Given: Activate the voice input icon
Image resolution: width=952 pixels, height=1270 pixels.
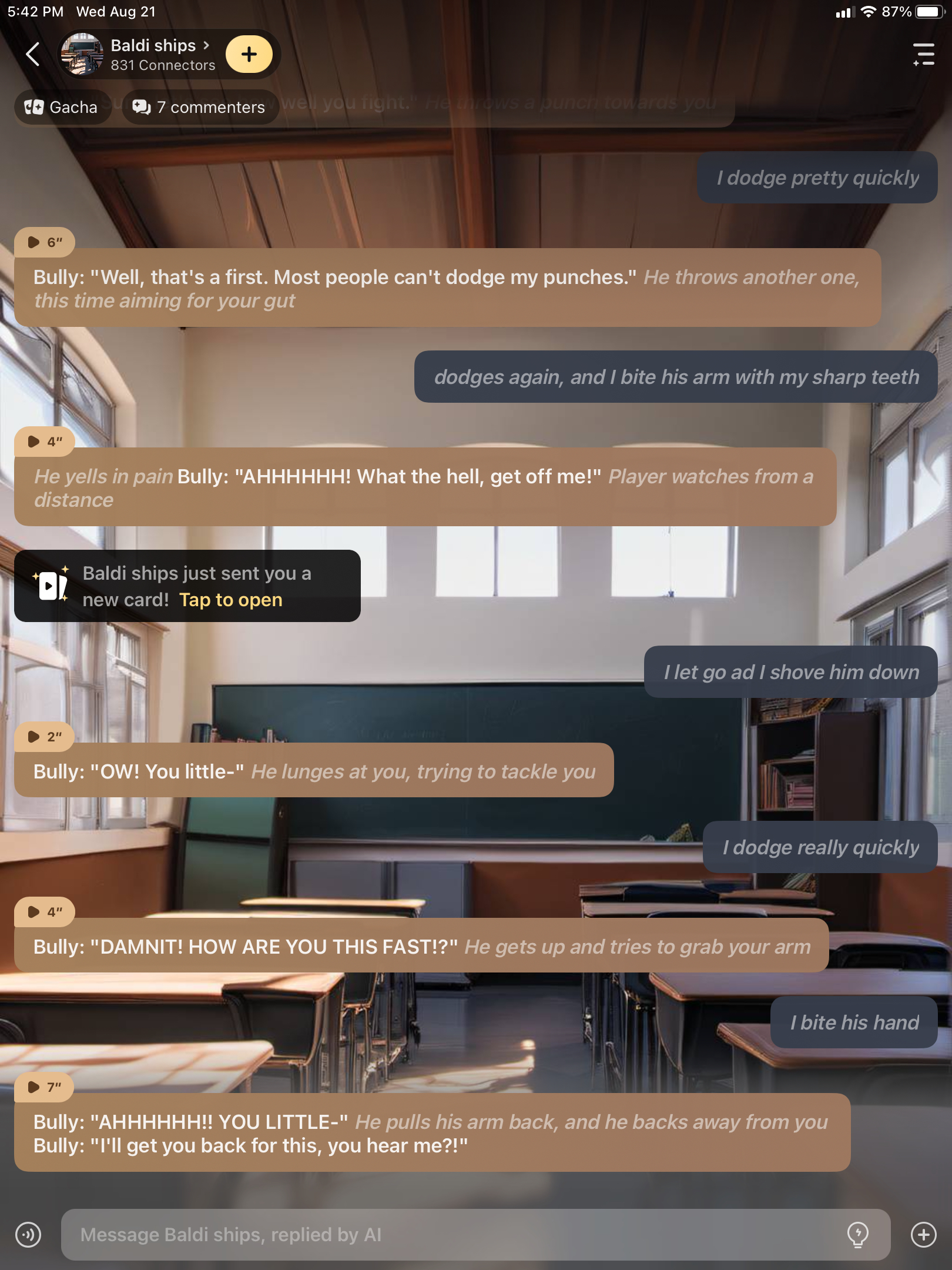Looking at the screenshot, I should tap(28, 1235).
